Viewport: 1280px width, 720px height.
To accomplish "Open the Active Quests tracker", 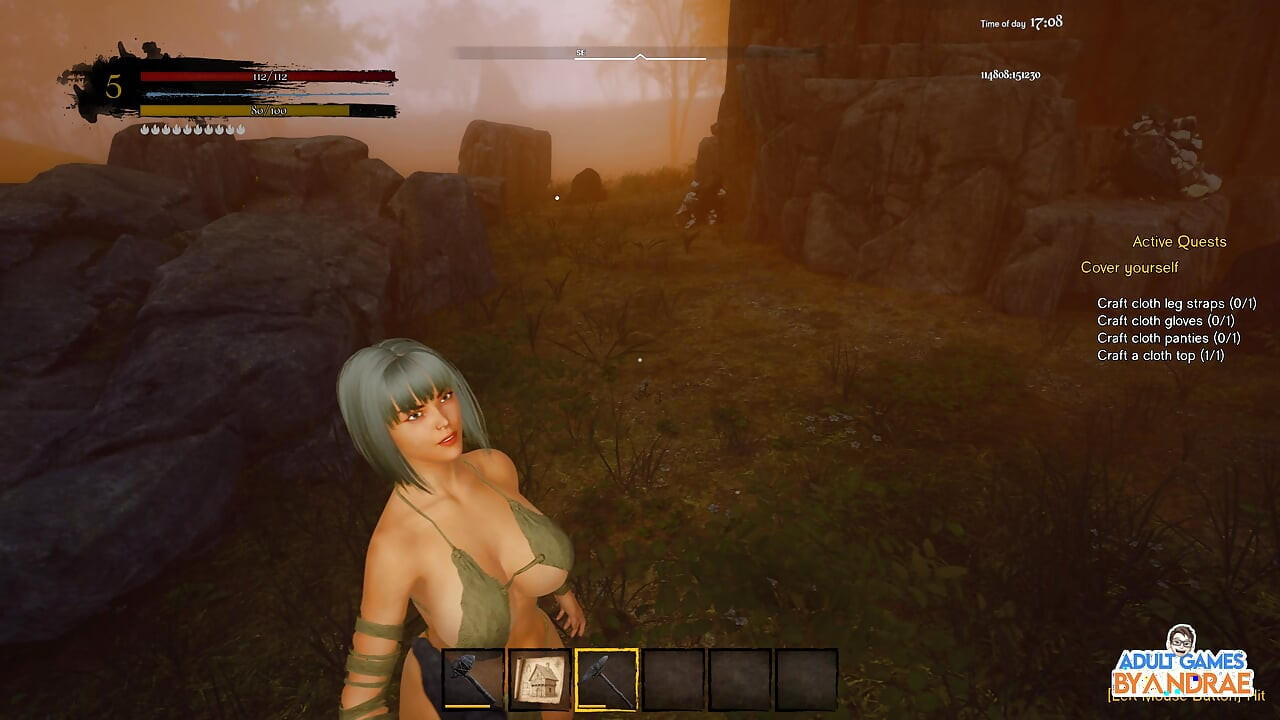I will click(1179, 242).
